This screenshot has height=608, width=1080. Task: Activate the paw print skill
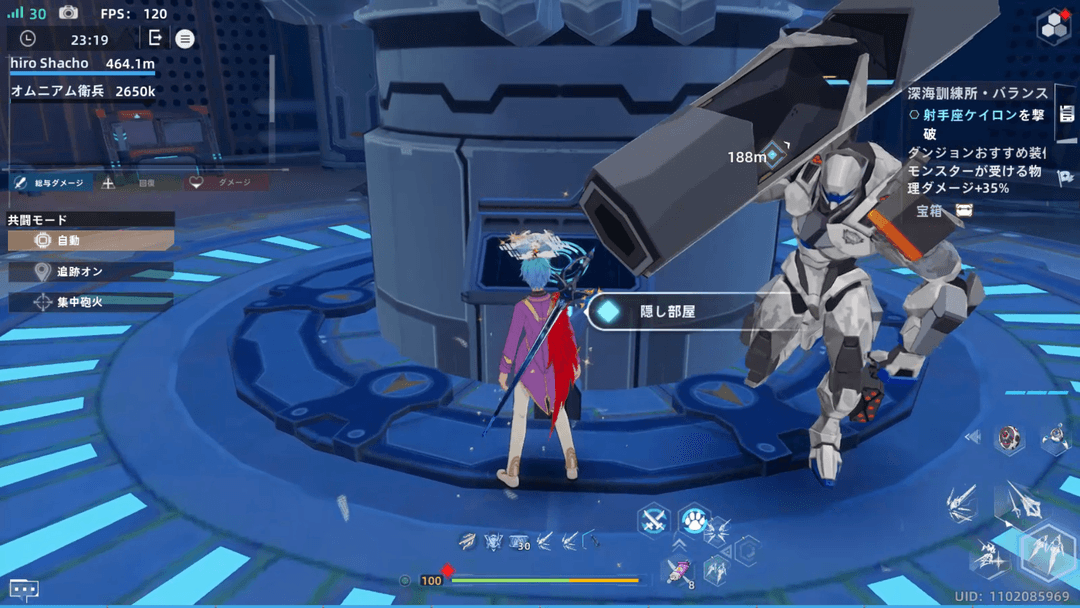[x=693, y=519]
